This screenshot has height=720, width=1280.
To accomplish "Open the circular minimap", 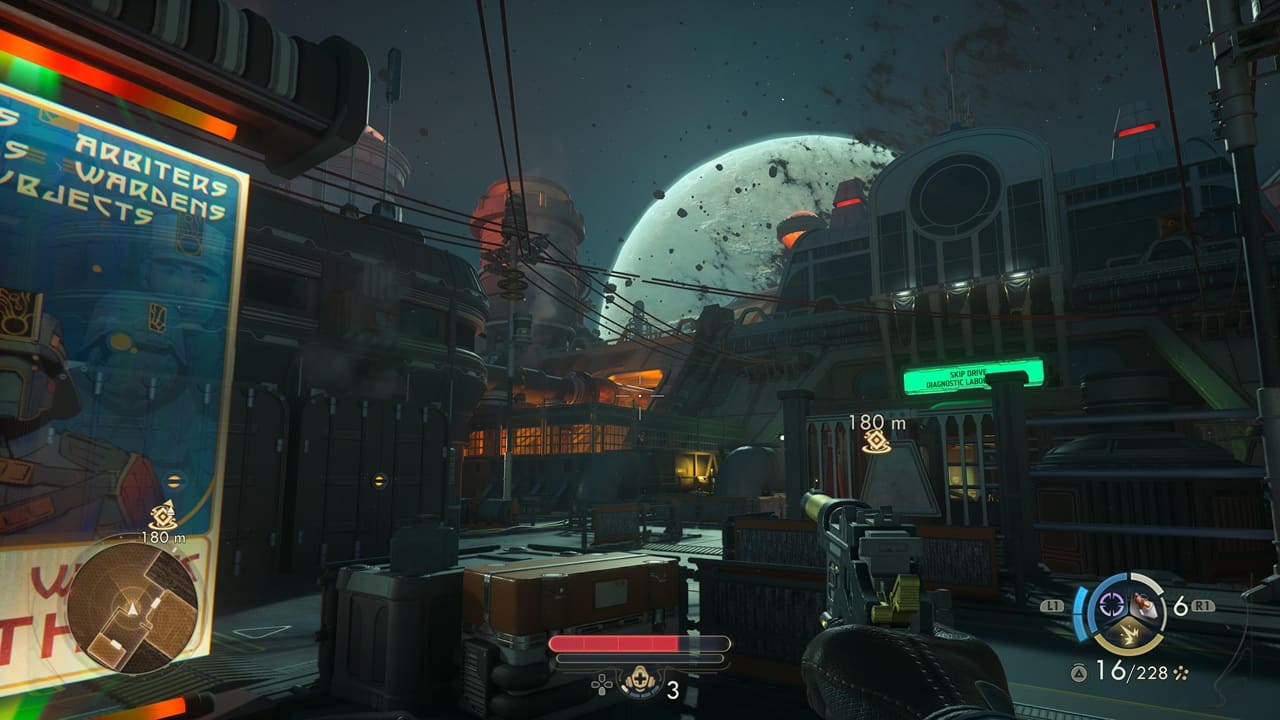I will click(x=132, y=606).
